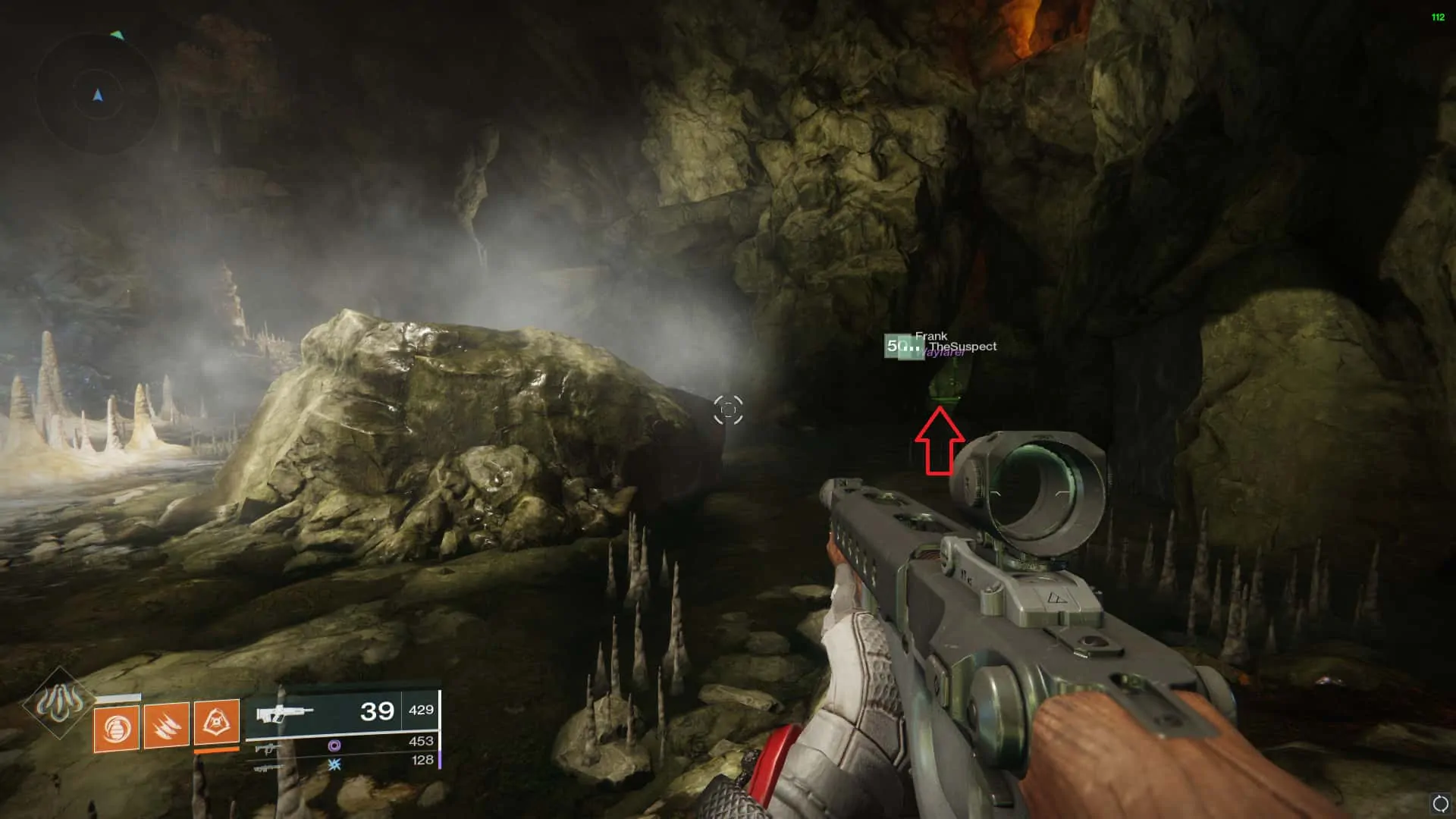Select the melee ability icon with claw marks
This screenshot has height=819, width=1456.
[167, 726]
